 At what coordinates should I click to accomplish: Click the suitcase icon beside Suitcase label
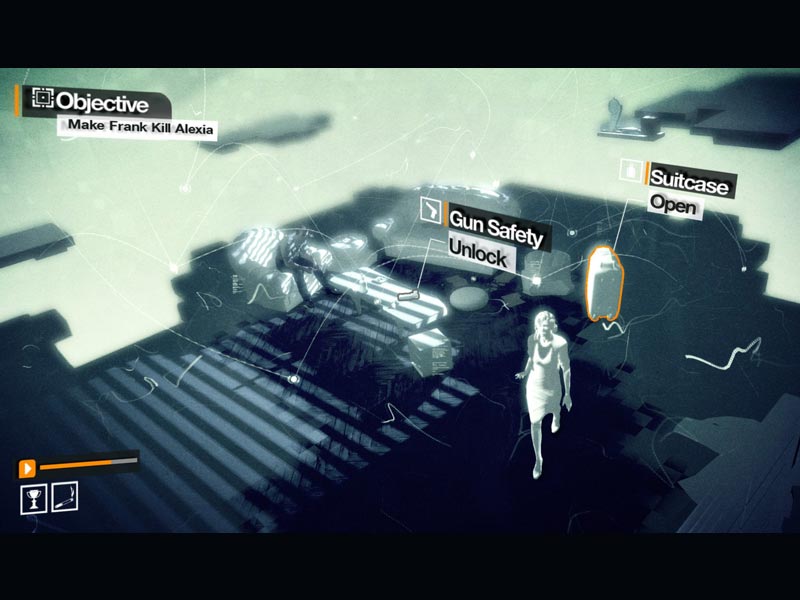tap(630, 170)
